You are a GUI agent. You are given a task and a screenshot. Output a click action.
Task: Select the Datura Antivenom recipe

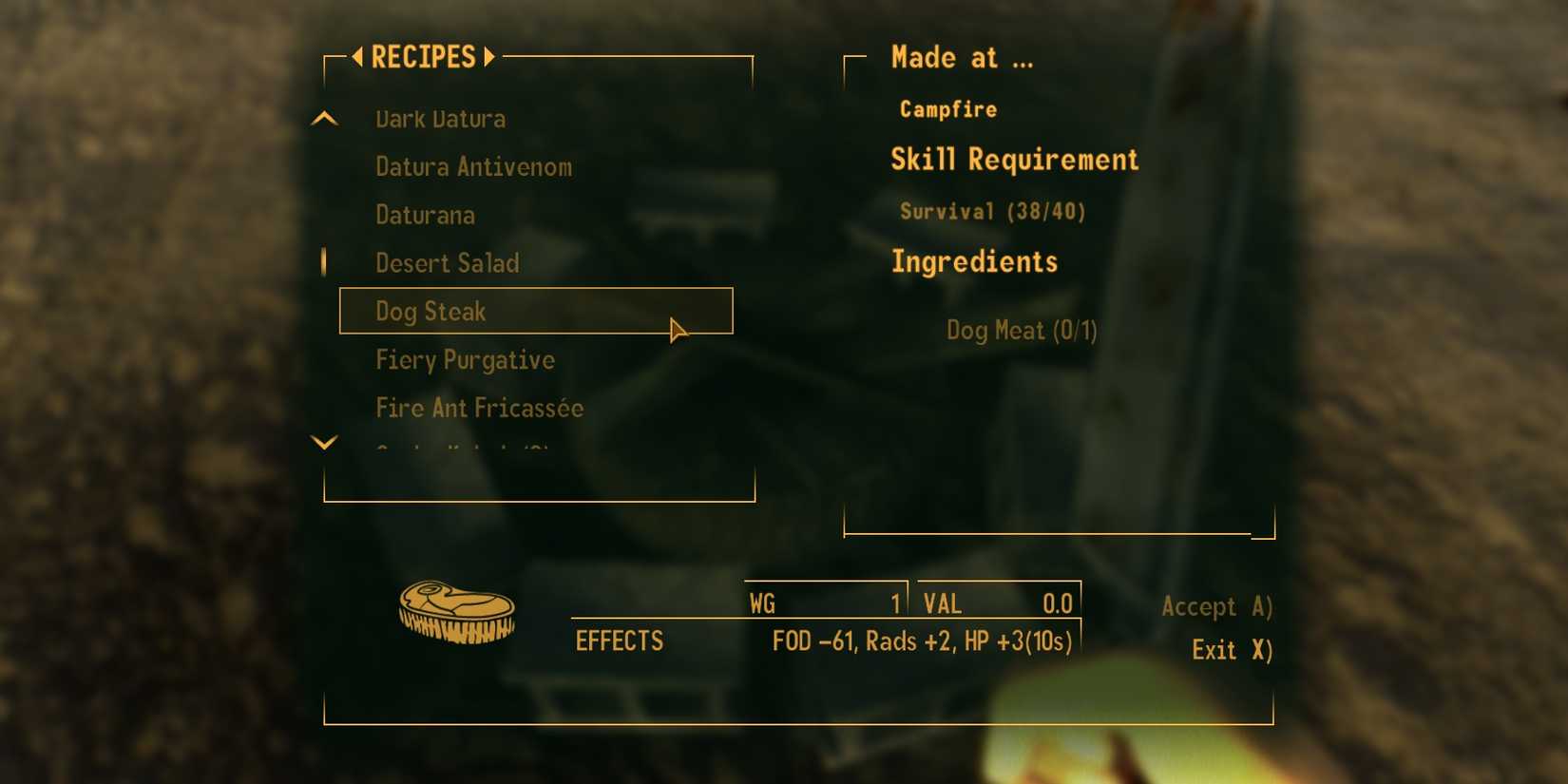[473, 166]
